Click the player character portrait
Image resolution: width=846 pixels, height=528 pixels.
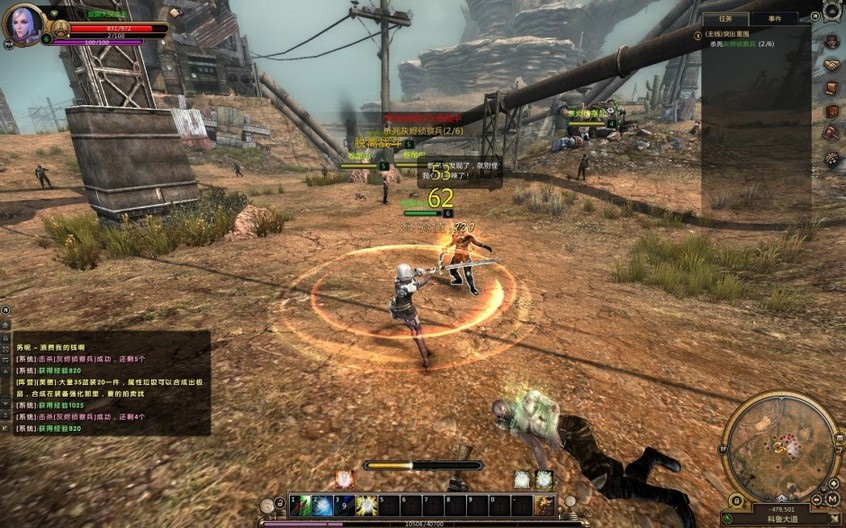click(x=22, y=24)
